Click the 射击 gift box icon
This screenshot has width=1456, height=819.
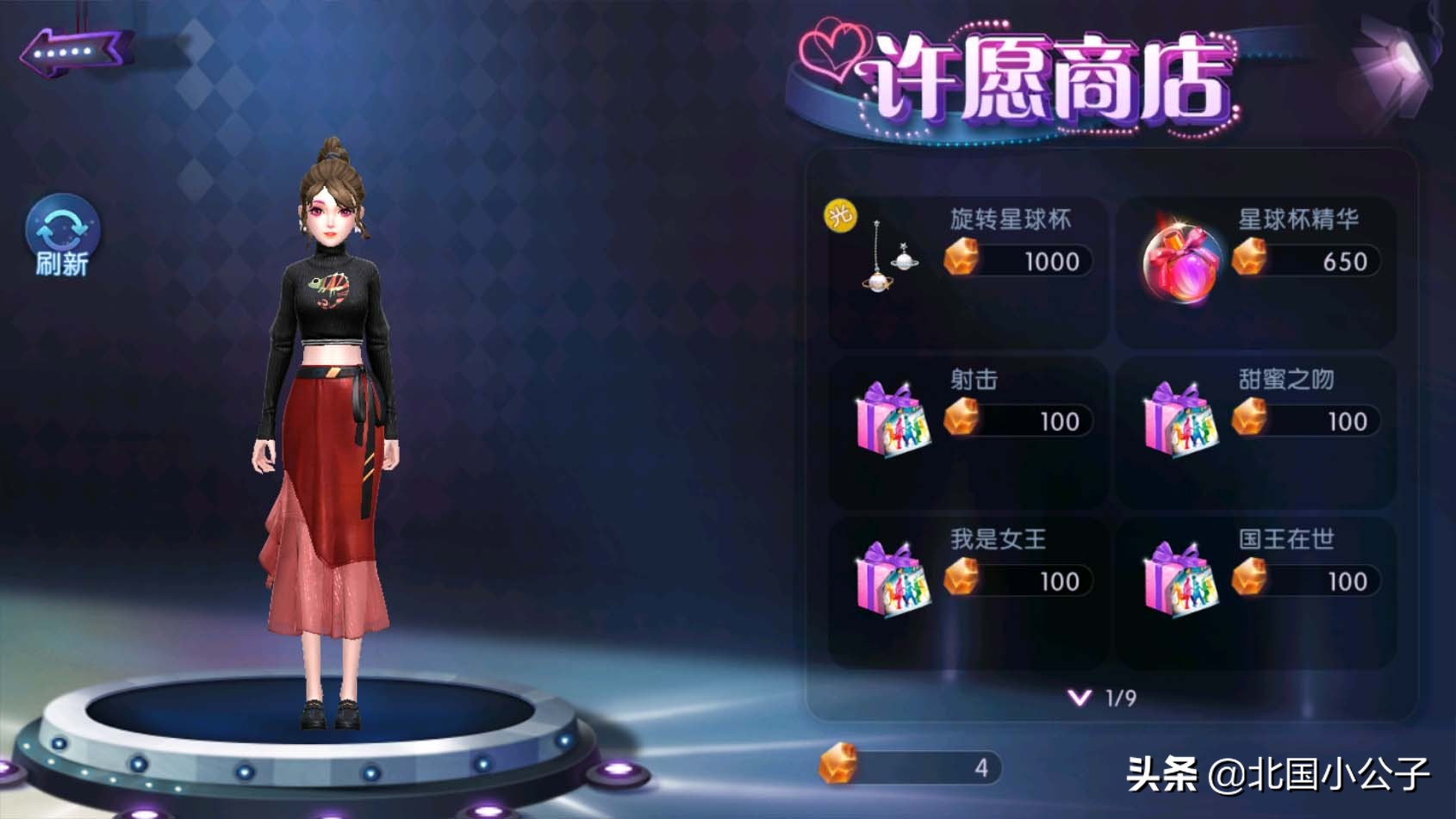[x=893, y=422]
